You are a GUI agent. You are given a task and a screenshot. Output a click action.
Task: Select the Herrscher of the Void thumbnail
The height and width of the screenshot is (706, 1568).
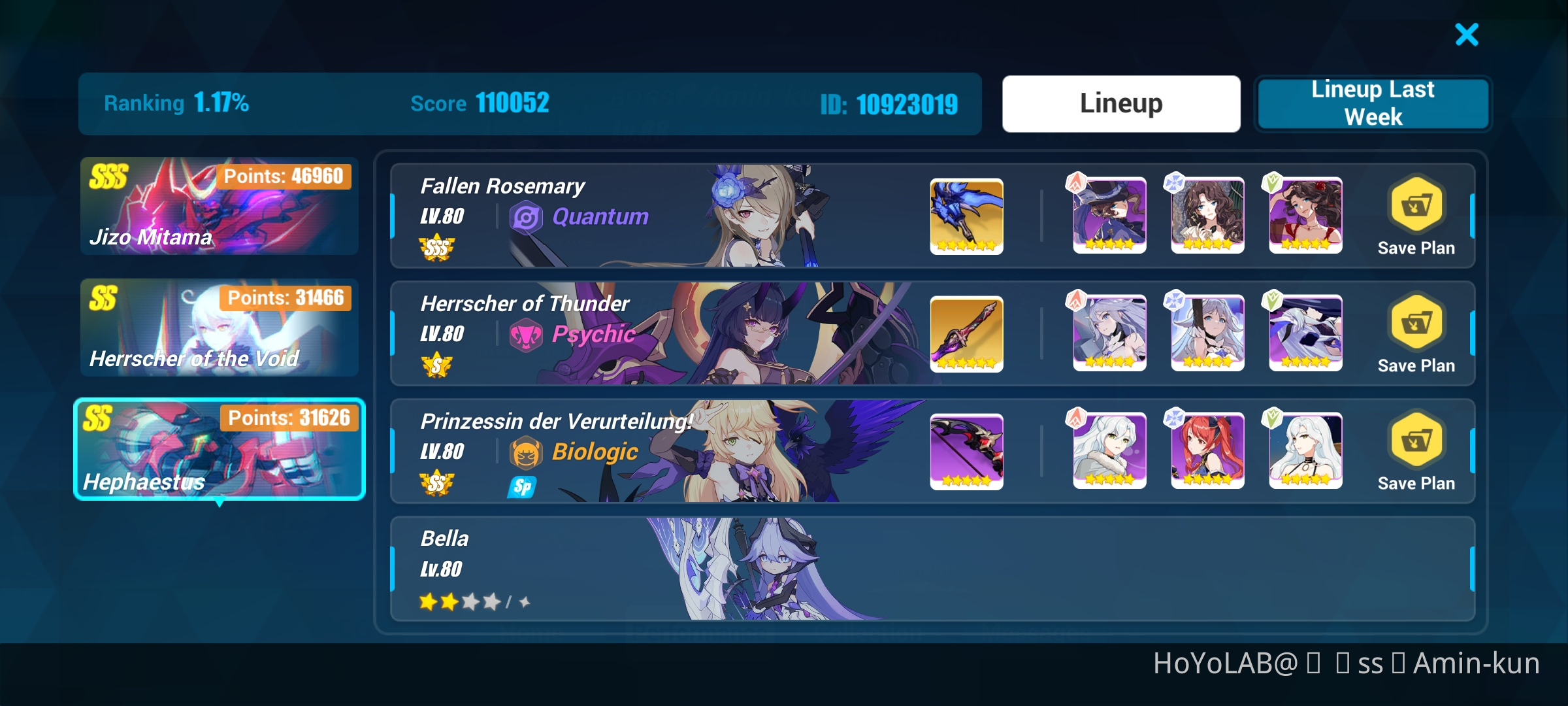point(219,327)
